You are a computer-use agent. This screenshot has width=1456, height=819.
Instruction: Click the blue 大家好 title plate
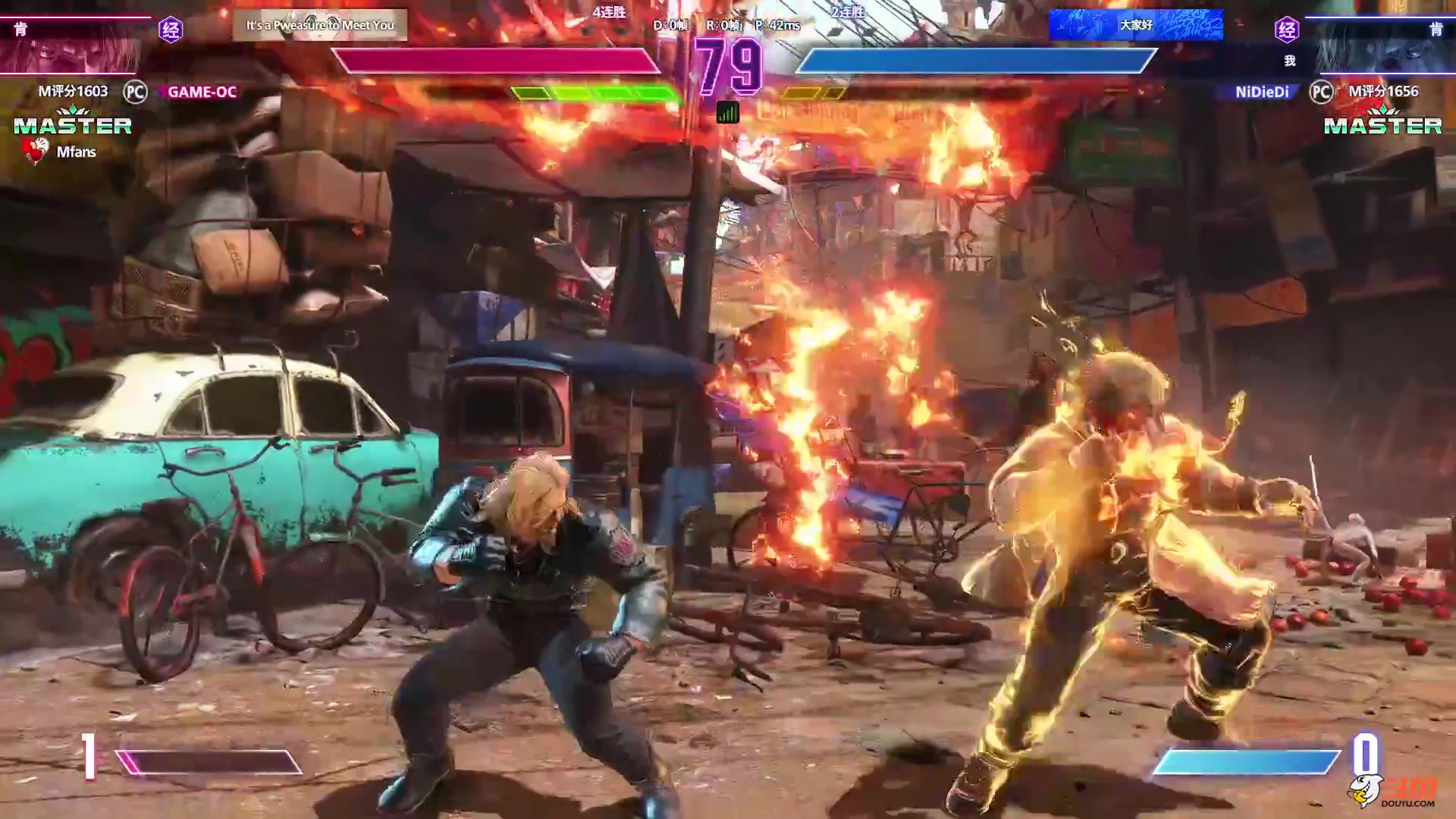tap(1135, 25)
